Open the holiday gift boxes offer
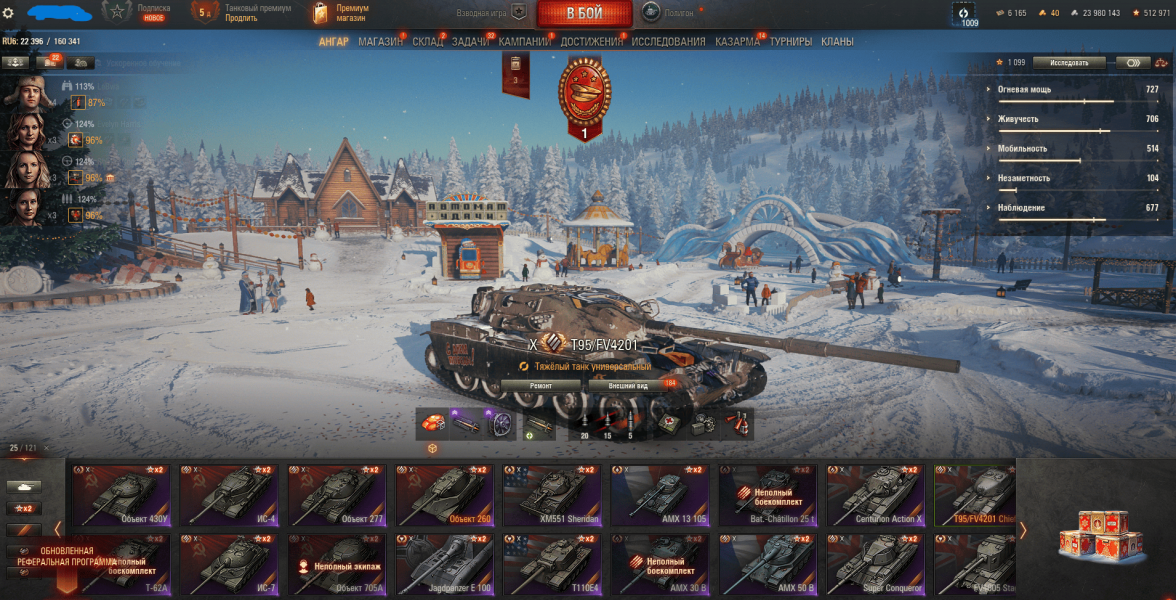Image resolution: width=1176 pixels, height=600 pixels. pos(1094,532)
